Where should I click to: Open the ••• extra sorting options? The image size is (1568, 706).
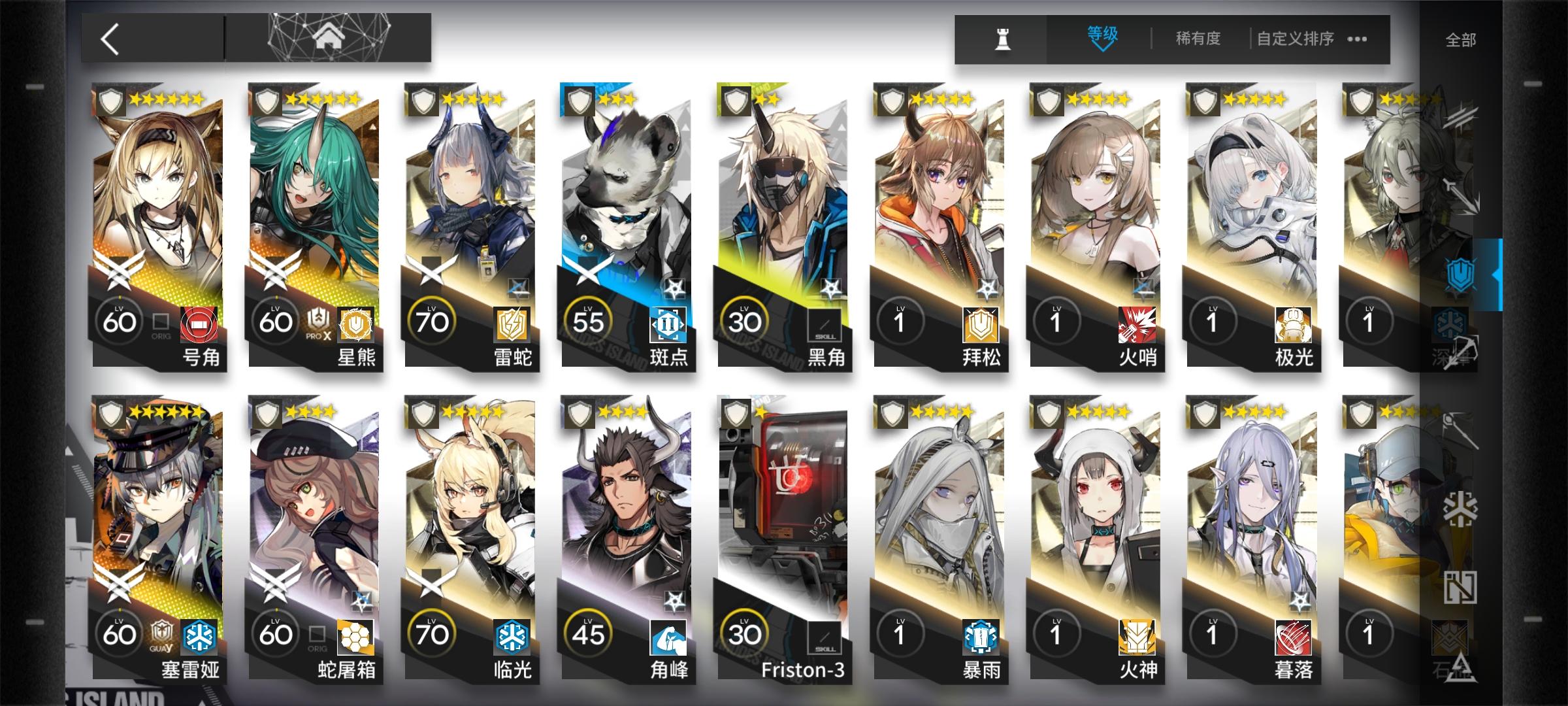[1357, 39]
